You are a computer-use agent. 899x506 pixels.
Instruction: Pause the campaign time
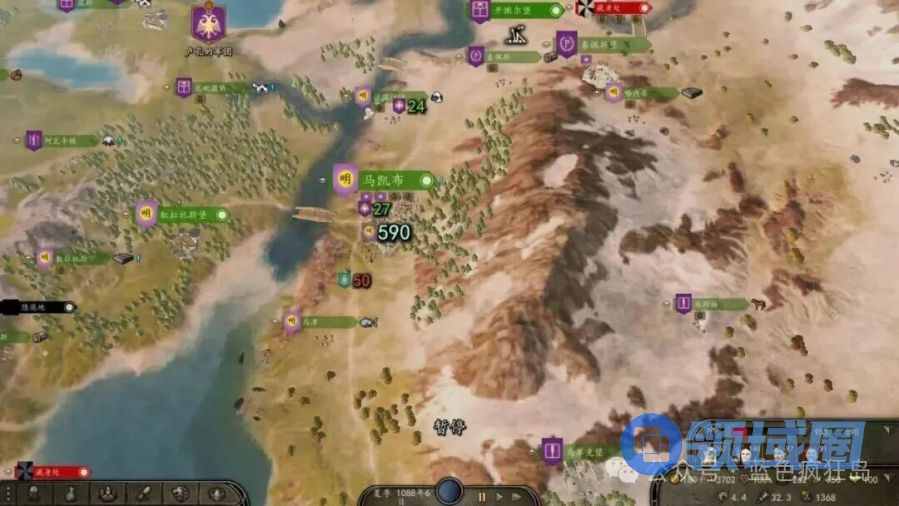pyautogui.click(x=481, y=496)
